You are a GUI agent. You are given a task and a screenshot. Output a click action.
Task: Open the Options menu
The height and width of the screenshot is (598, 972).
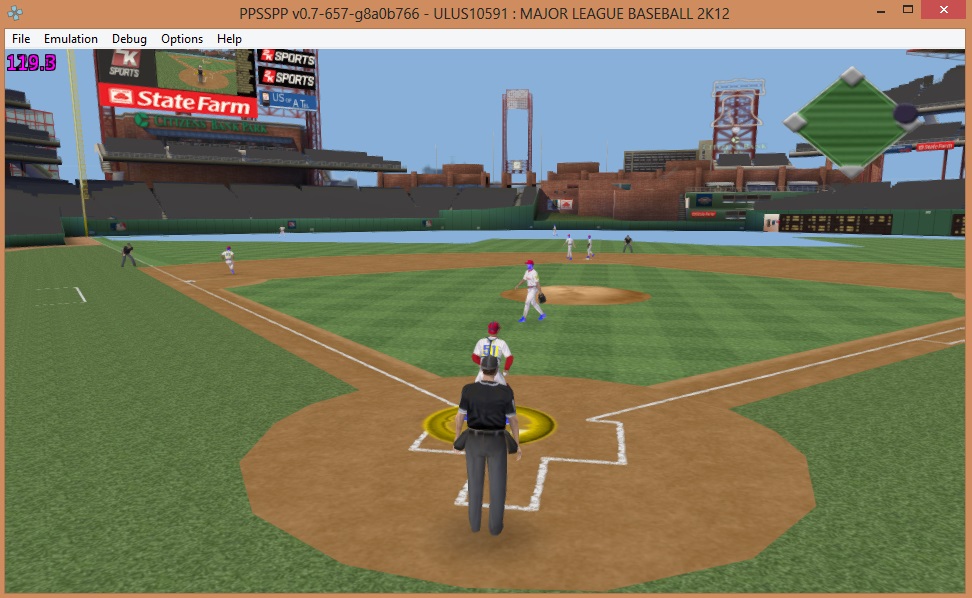[x=182, y=39]
